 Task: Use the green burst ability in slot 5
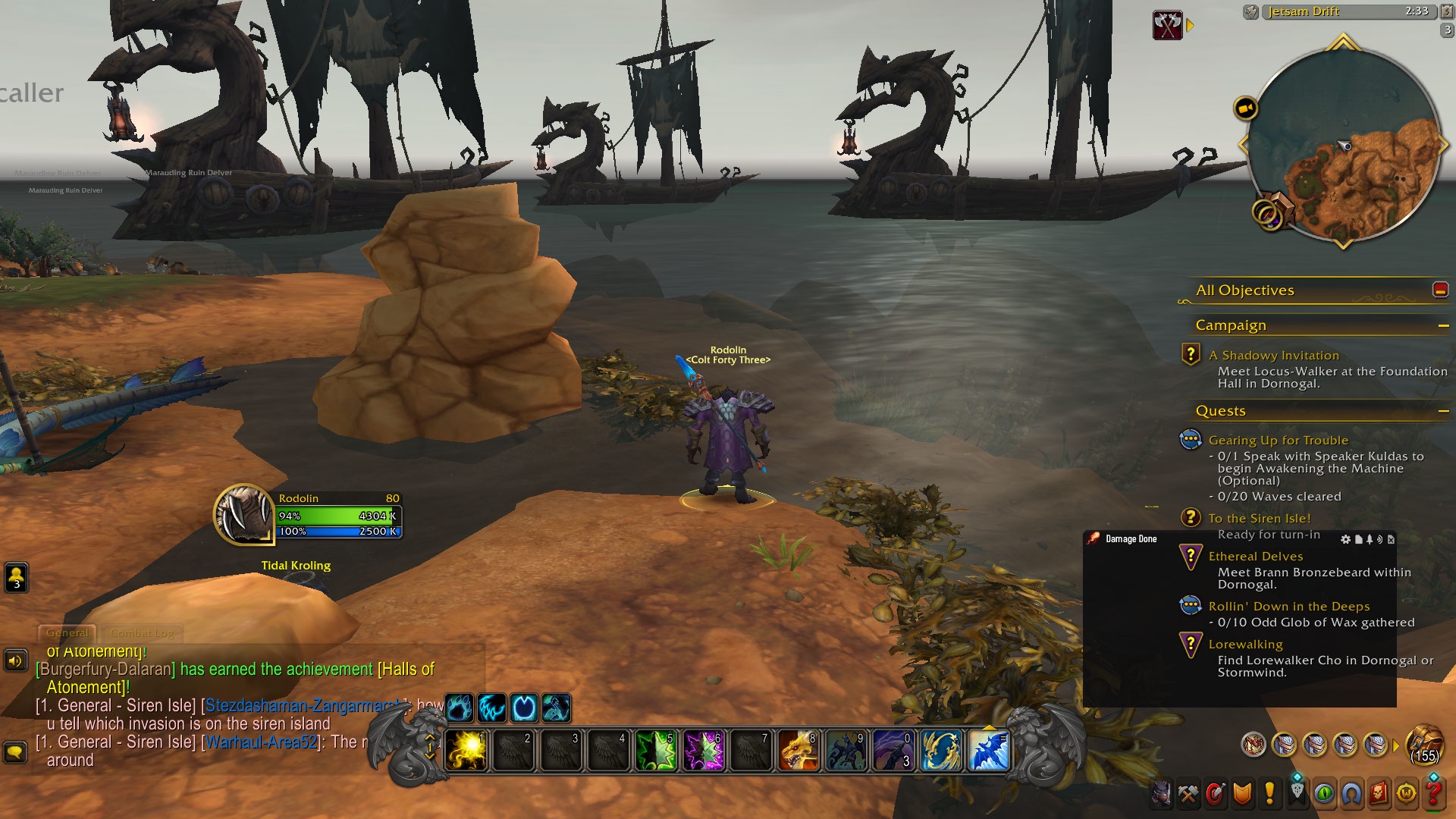coord(656,750)
